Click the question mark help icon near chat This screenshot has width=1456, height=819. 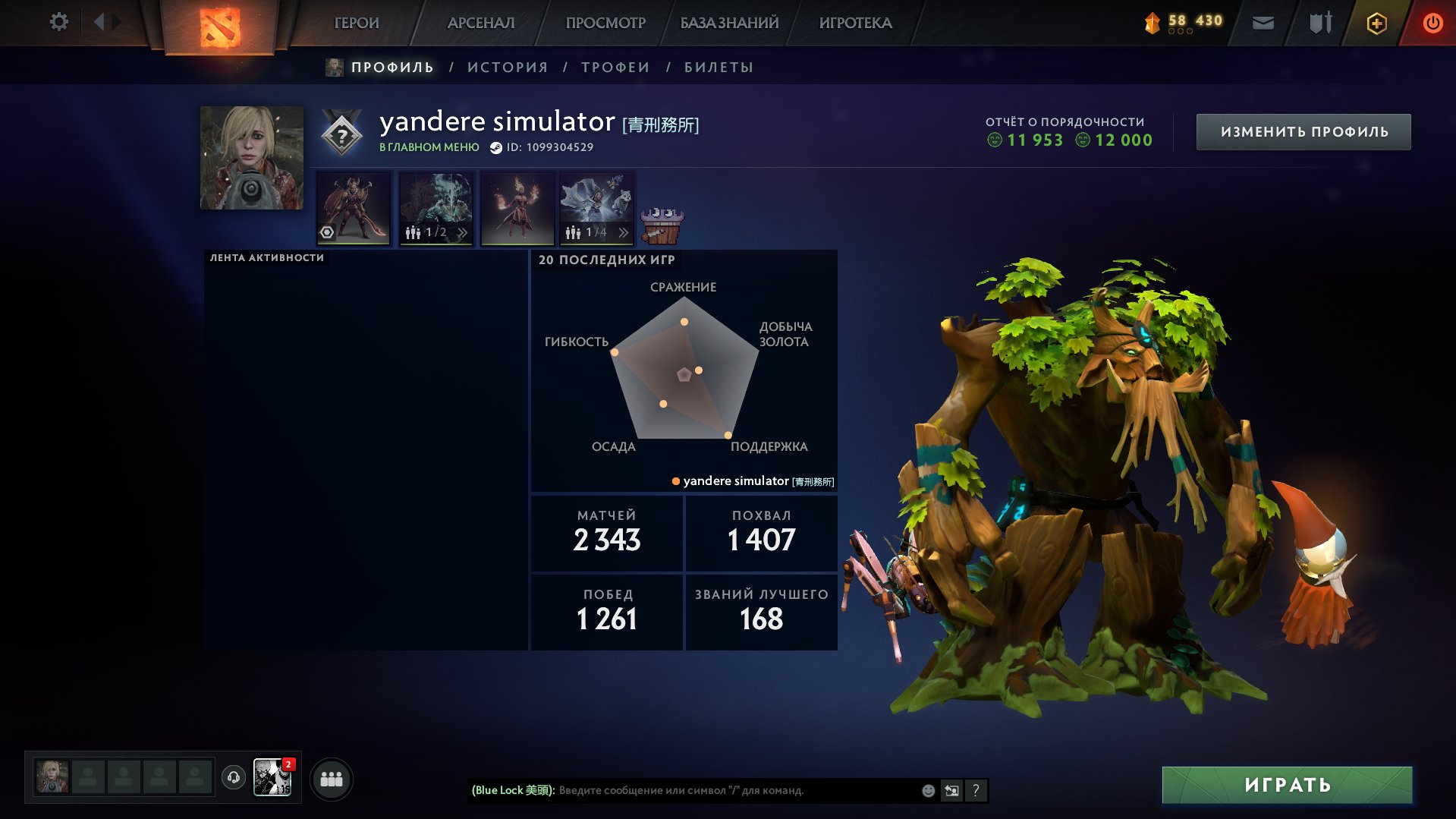(x=976, y=790)
